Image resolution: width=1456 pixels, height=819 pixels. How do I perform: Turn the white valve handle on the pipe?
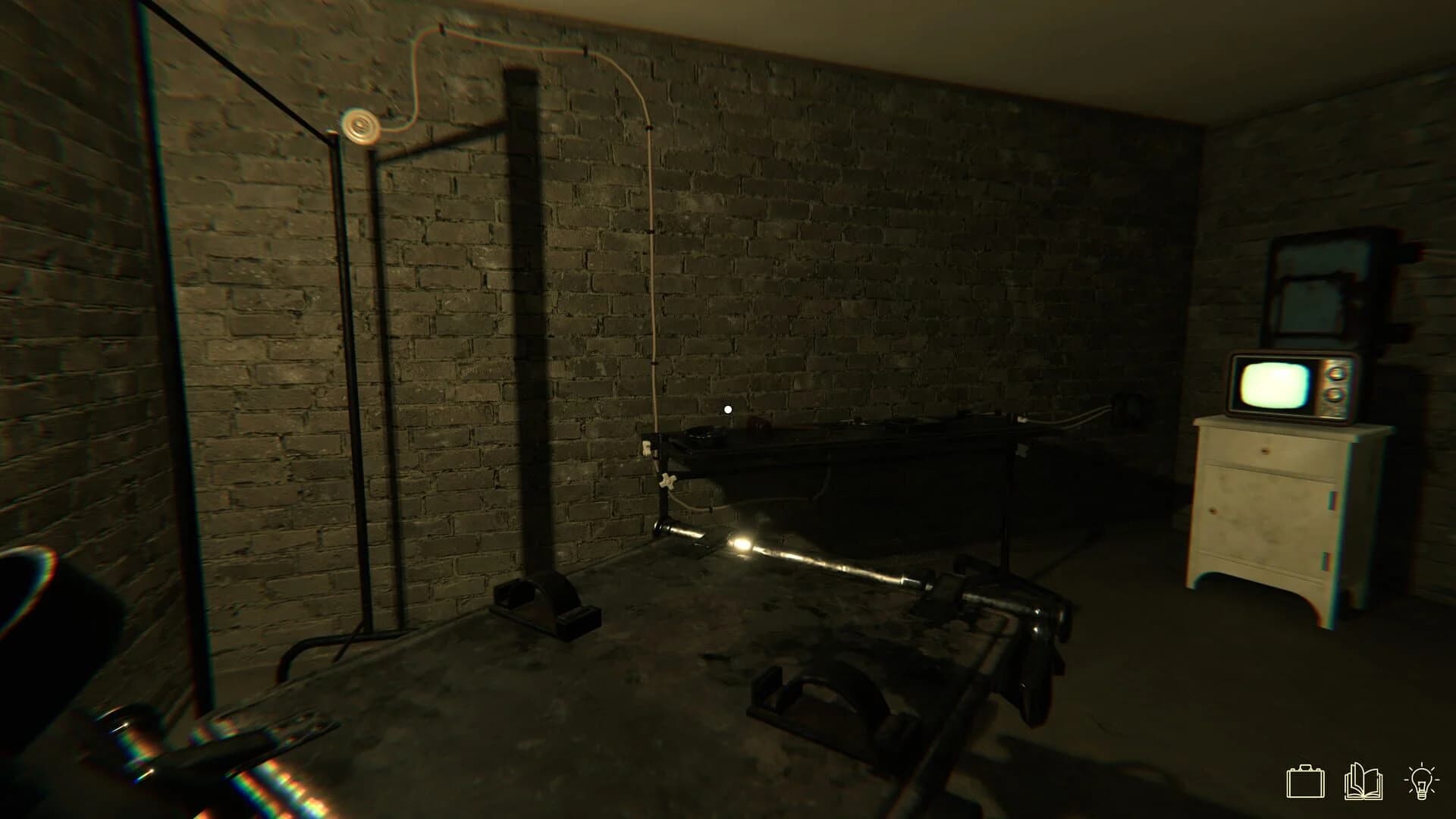668,482
